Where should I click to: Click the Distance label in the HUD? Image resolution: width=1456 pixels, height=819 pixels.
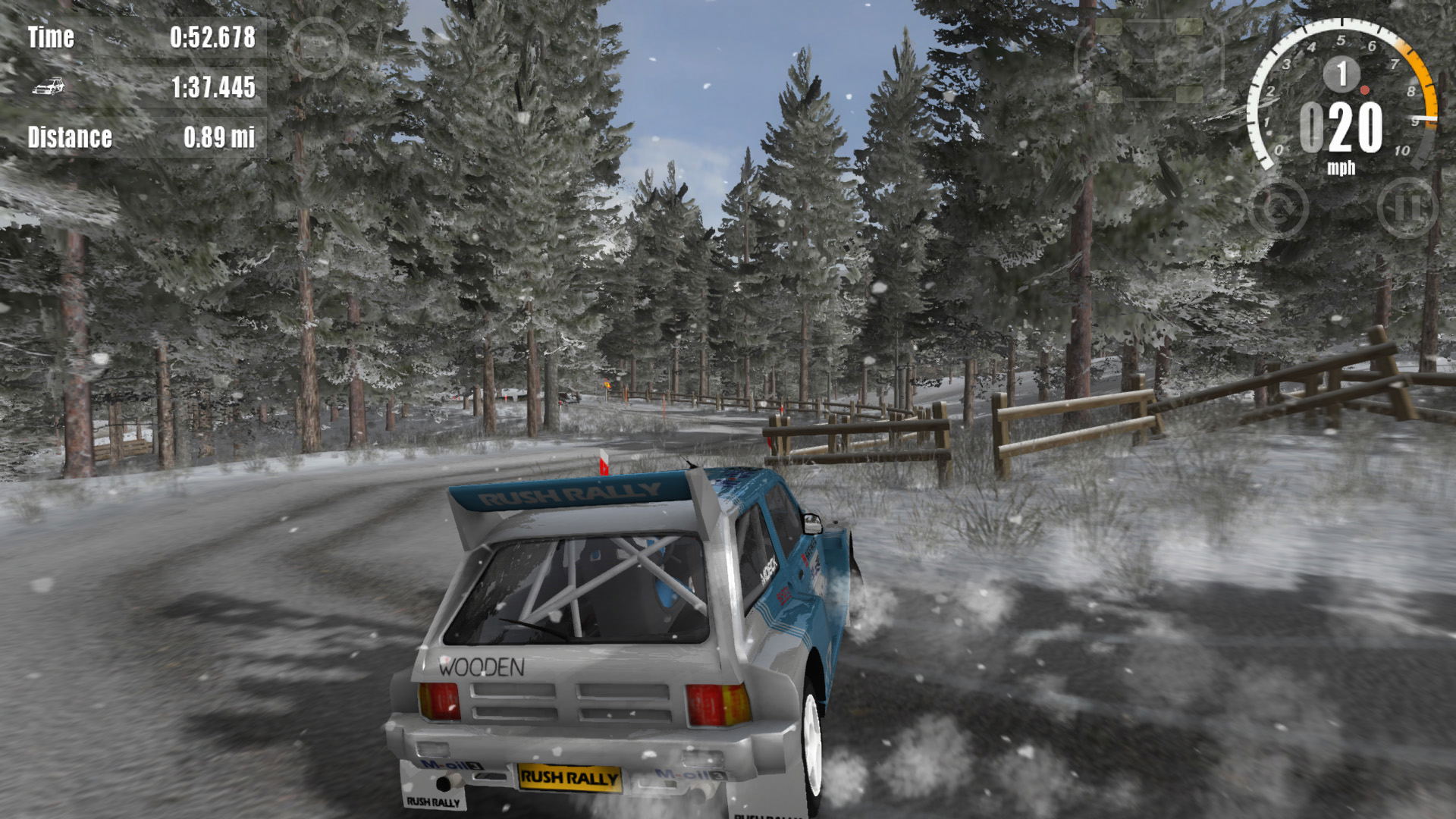[x=71, y=139]
